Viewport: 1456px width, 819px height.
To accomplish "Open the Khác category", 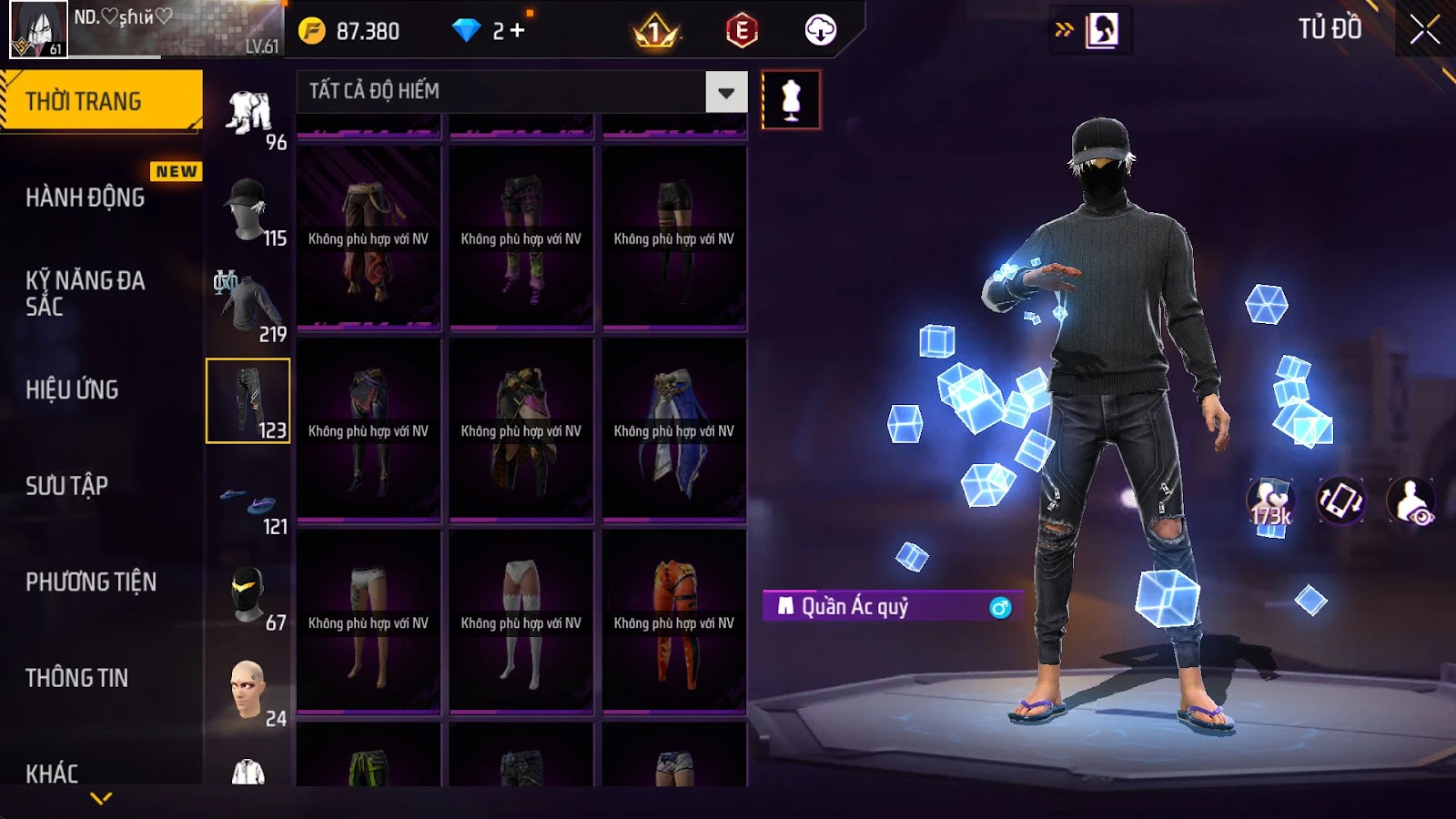I will coord(52,773).
